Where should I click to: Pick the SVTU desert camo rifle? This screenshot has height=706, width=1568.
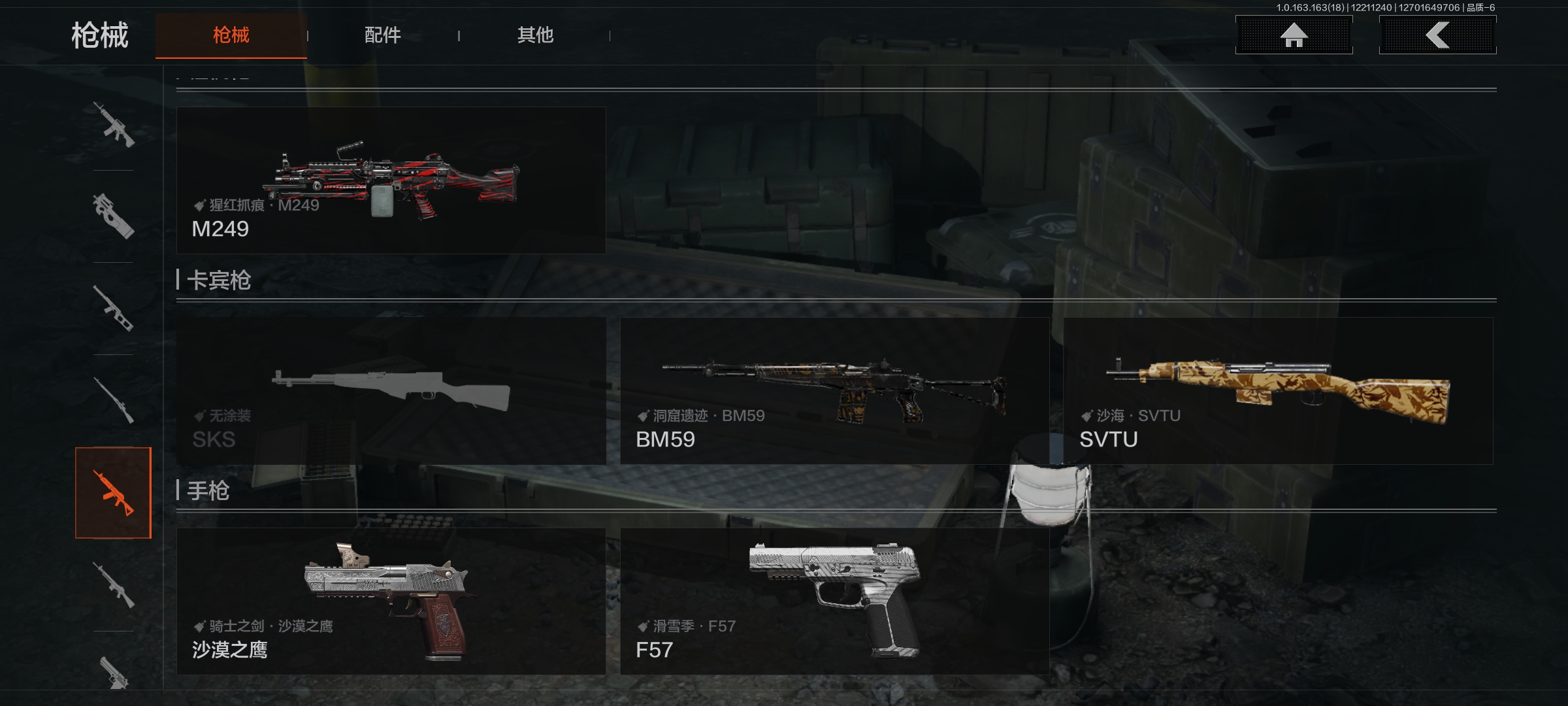(x=1278, y=391)
